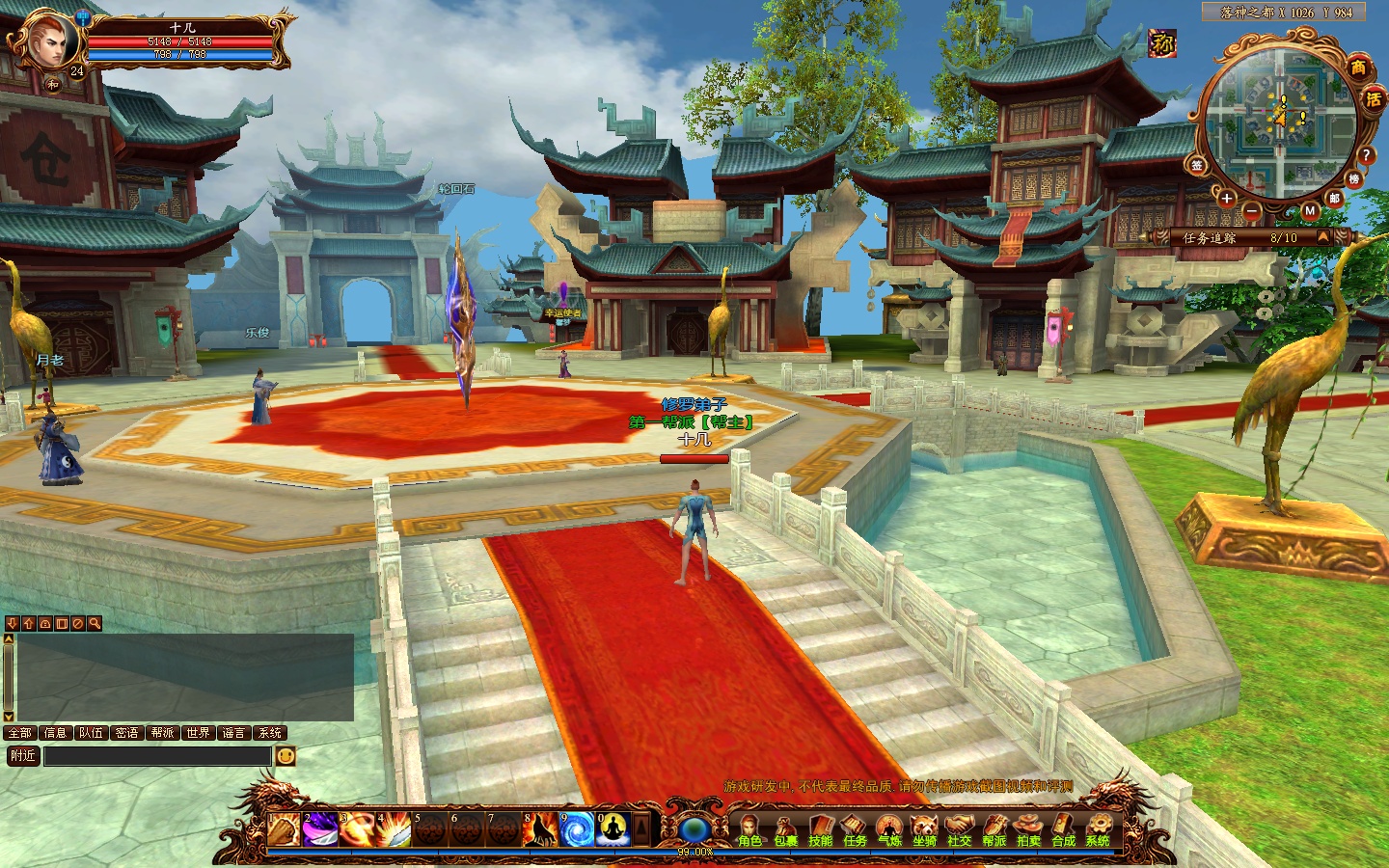Open the world map with the M button
Viewport: 1389px width, 868px height.
(1310, 210)
